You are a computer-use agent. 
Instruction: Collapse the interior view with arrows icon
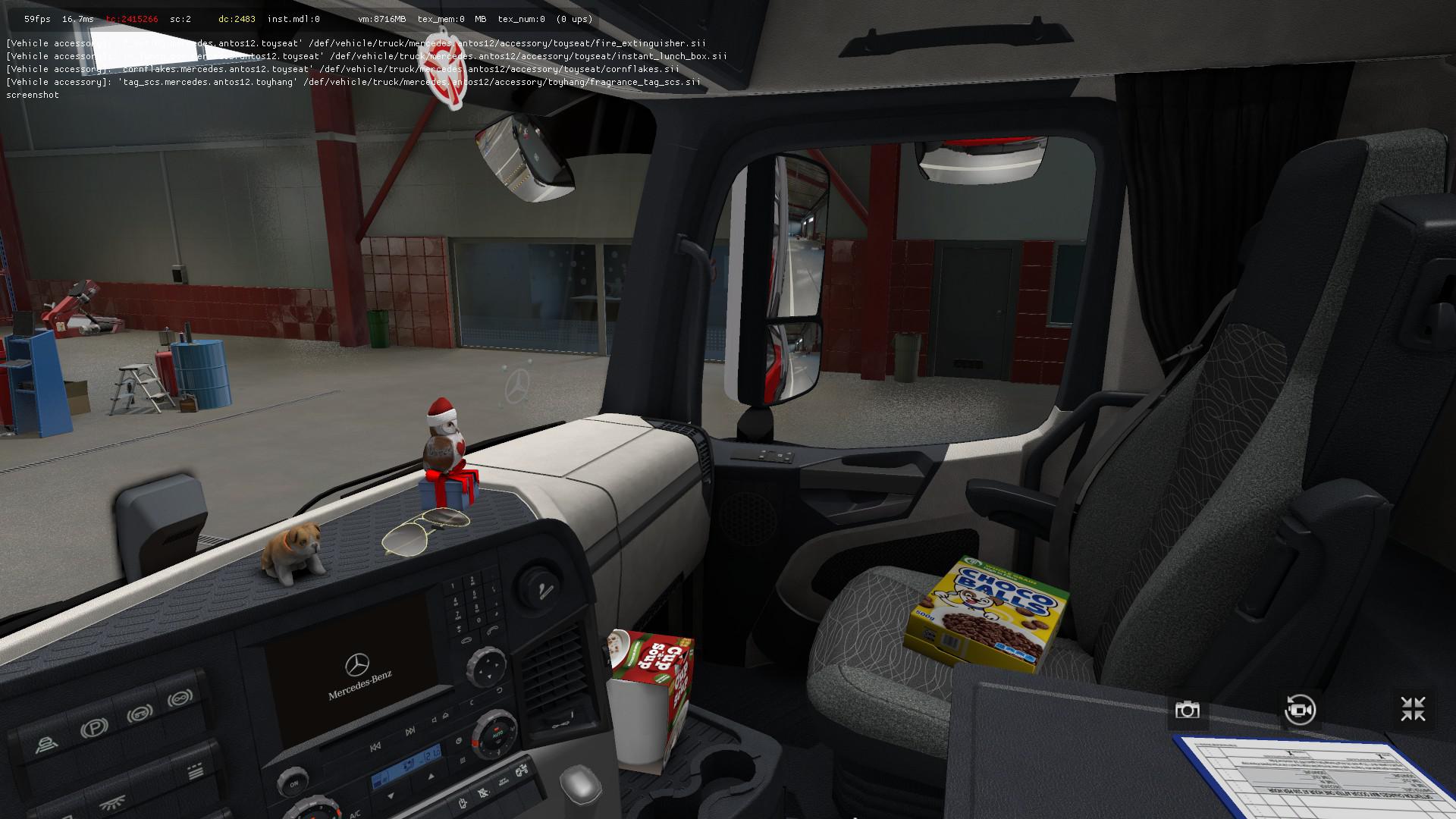pyautogui.click(x=1413, y=710)
